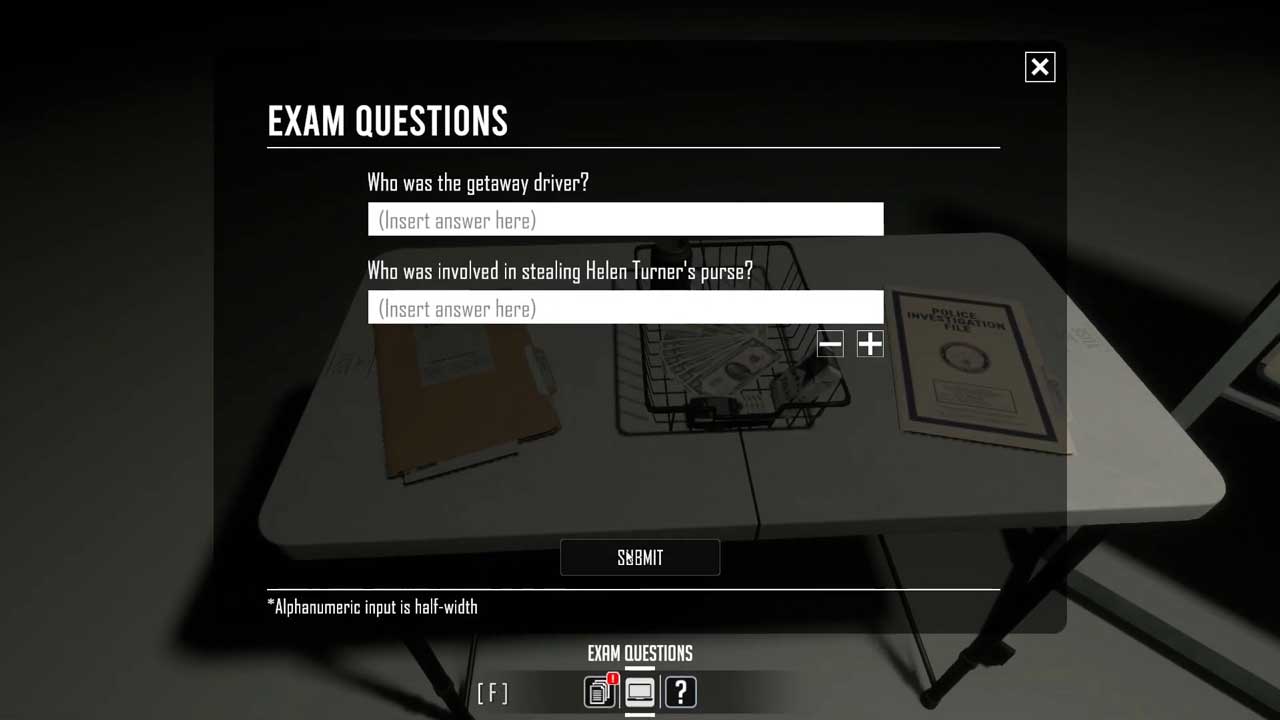Open the documents icon with notification
1280x720 pixels.
tap(600, 692)
